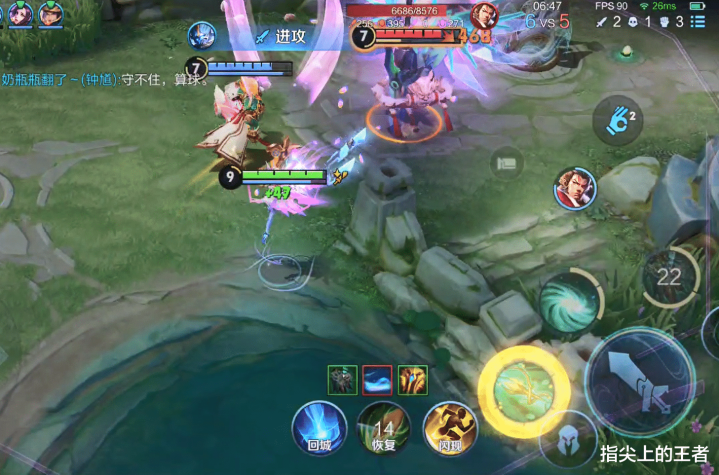Select the green-hat teammate portrait
Screen dimensions: 719x475
tap(49, 13)
